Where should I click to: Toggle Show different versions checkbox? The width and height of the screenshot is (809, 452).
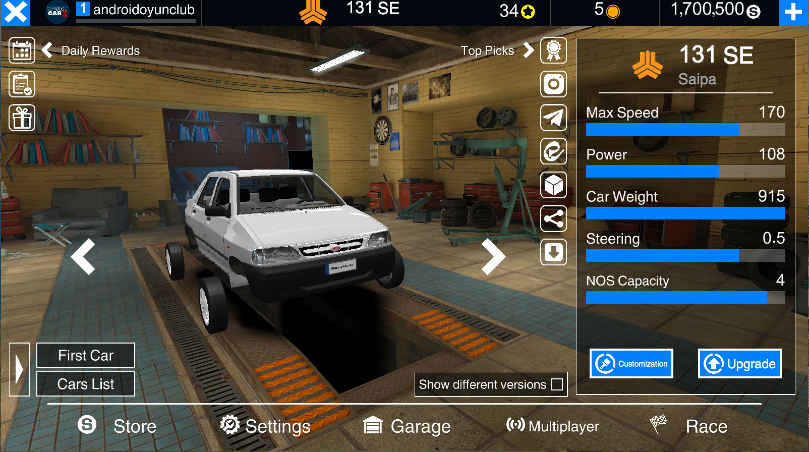coord(557,384)
